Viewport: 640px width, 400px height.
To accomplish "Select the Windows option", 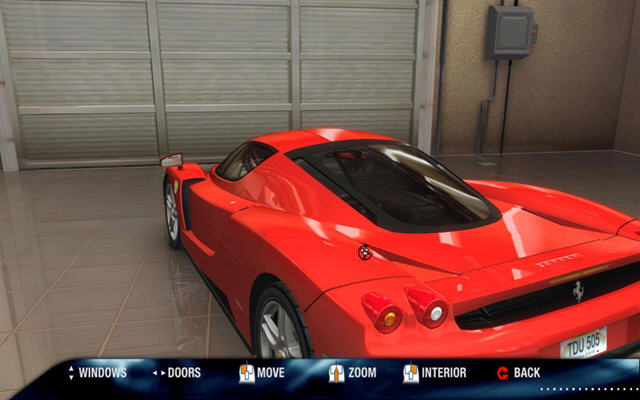I will coord(102,373).
